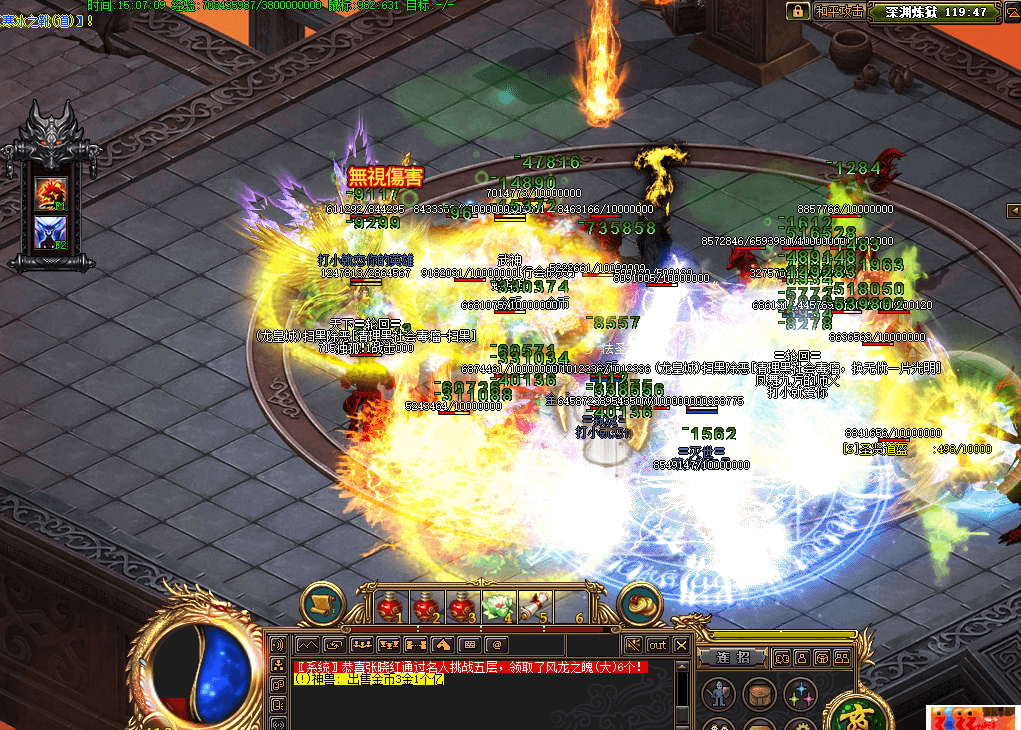Screen dimensions: 1021x730
Task: Open the sparkling stars skills icon
Action: coord(800,692)
